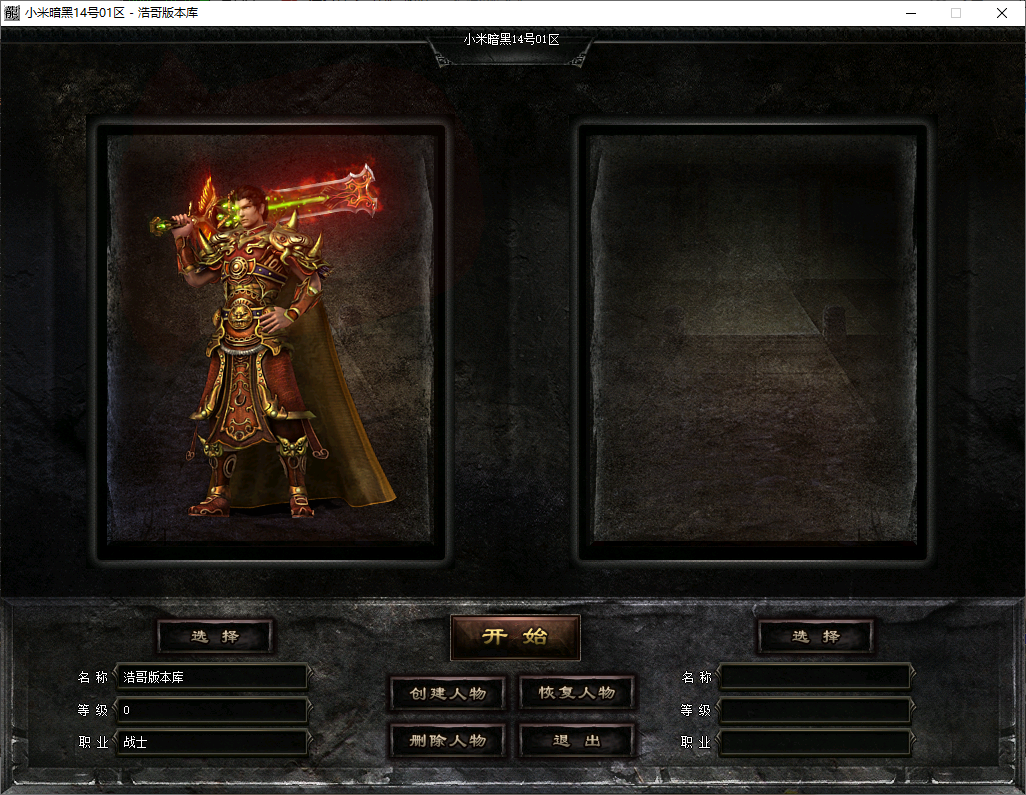The height and width of the screenshot is (795, 1026).
Task: Select the warrior character portrait
Action: pyautogui.click(x=270, y=340)
